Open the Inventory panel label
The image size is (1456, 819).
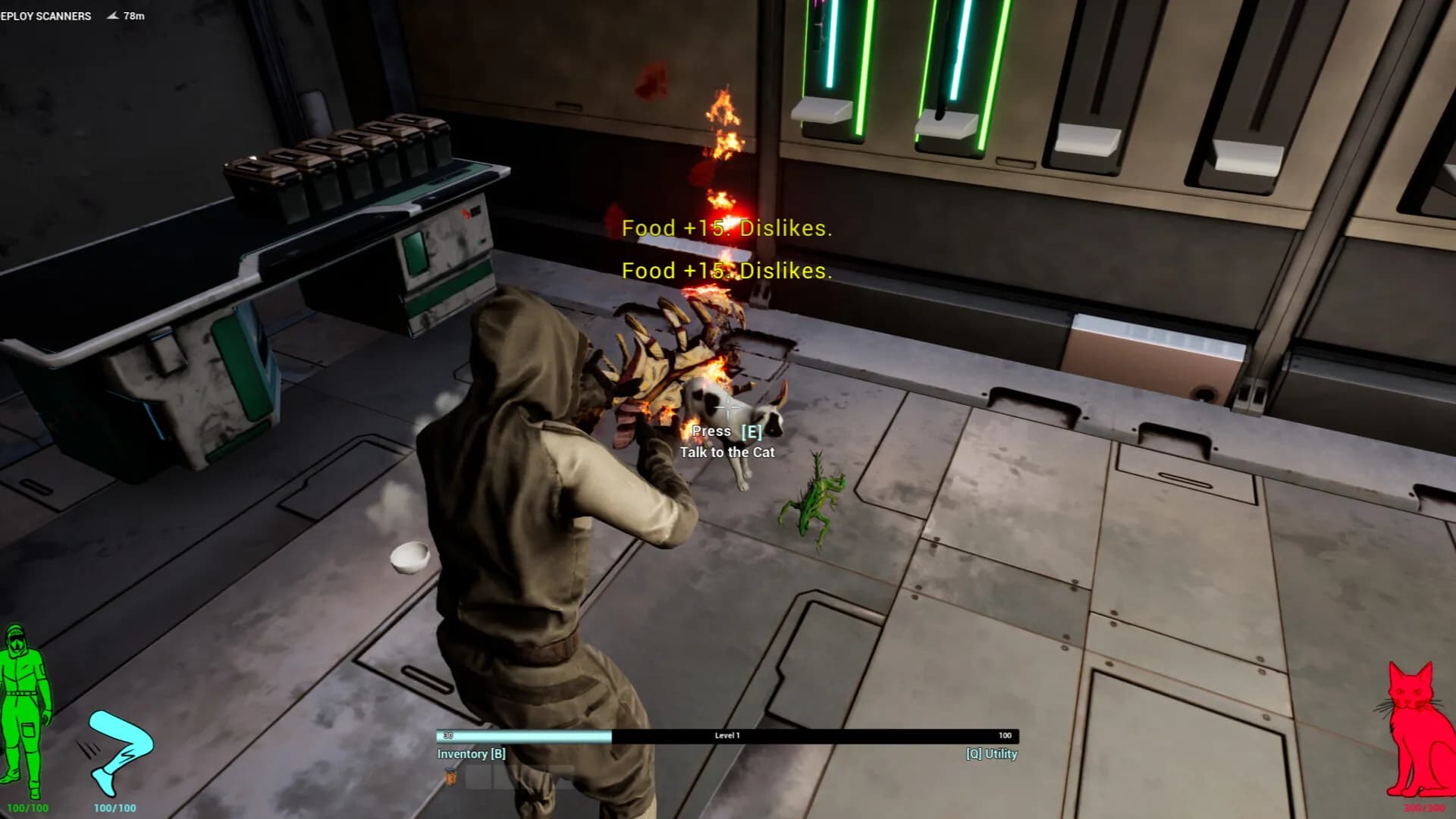[471, 754]
